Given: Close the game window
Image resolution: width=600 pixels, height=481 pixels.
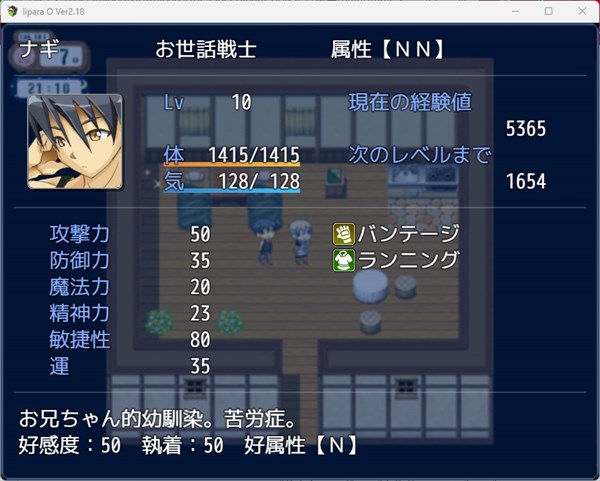Looking at the screenshot, I should click(x=578, y=11).
